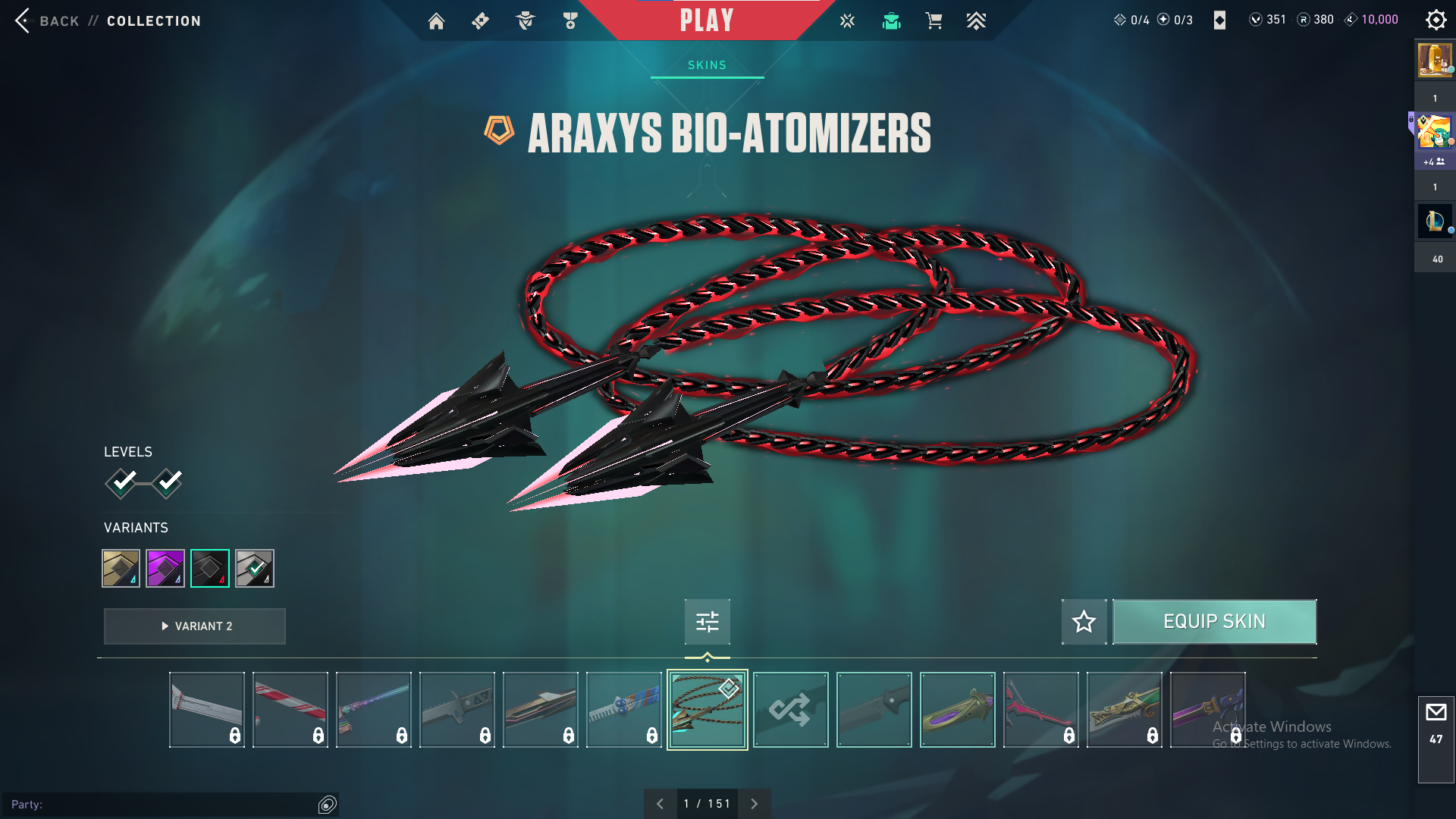Select the purple variant swatch
Image resolution: width=1456 pixels, height=819 pixels.
(x=165, y=568)
